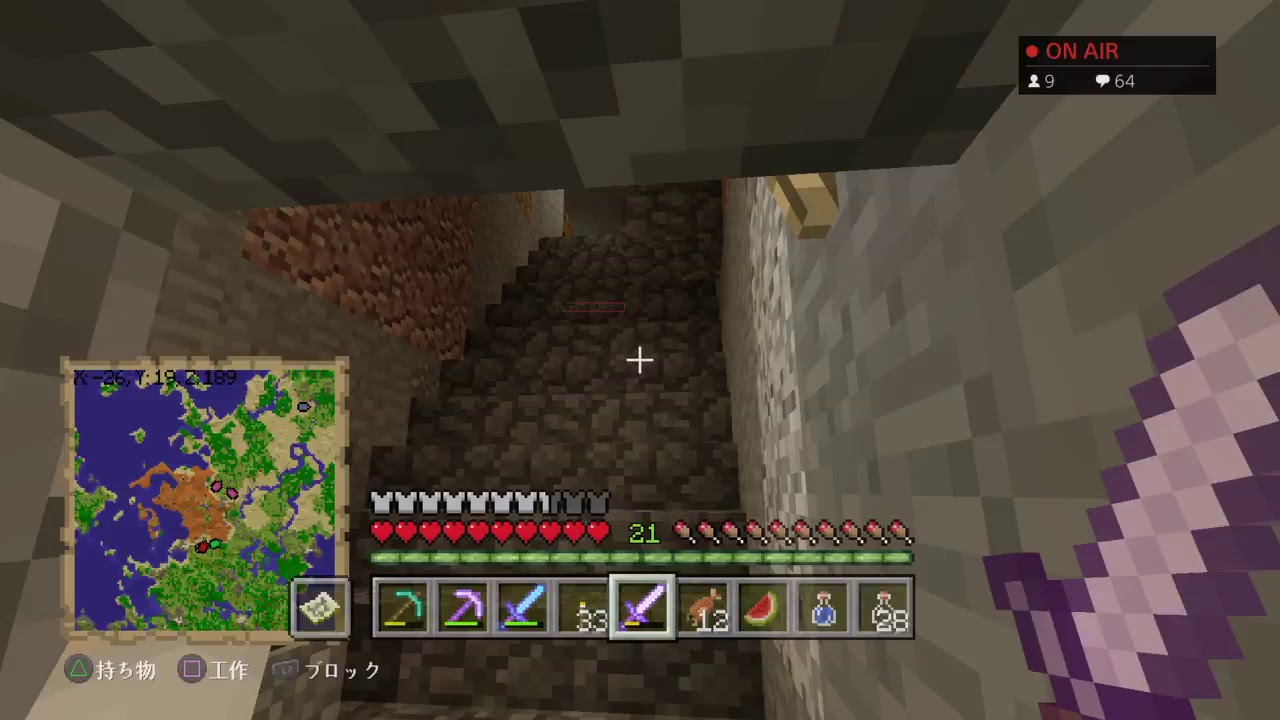Click the experience level number 21
The image size is (1280, 720).
[x=643, y=533]
